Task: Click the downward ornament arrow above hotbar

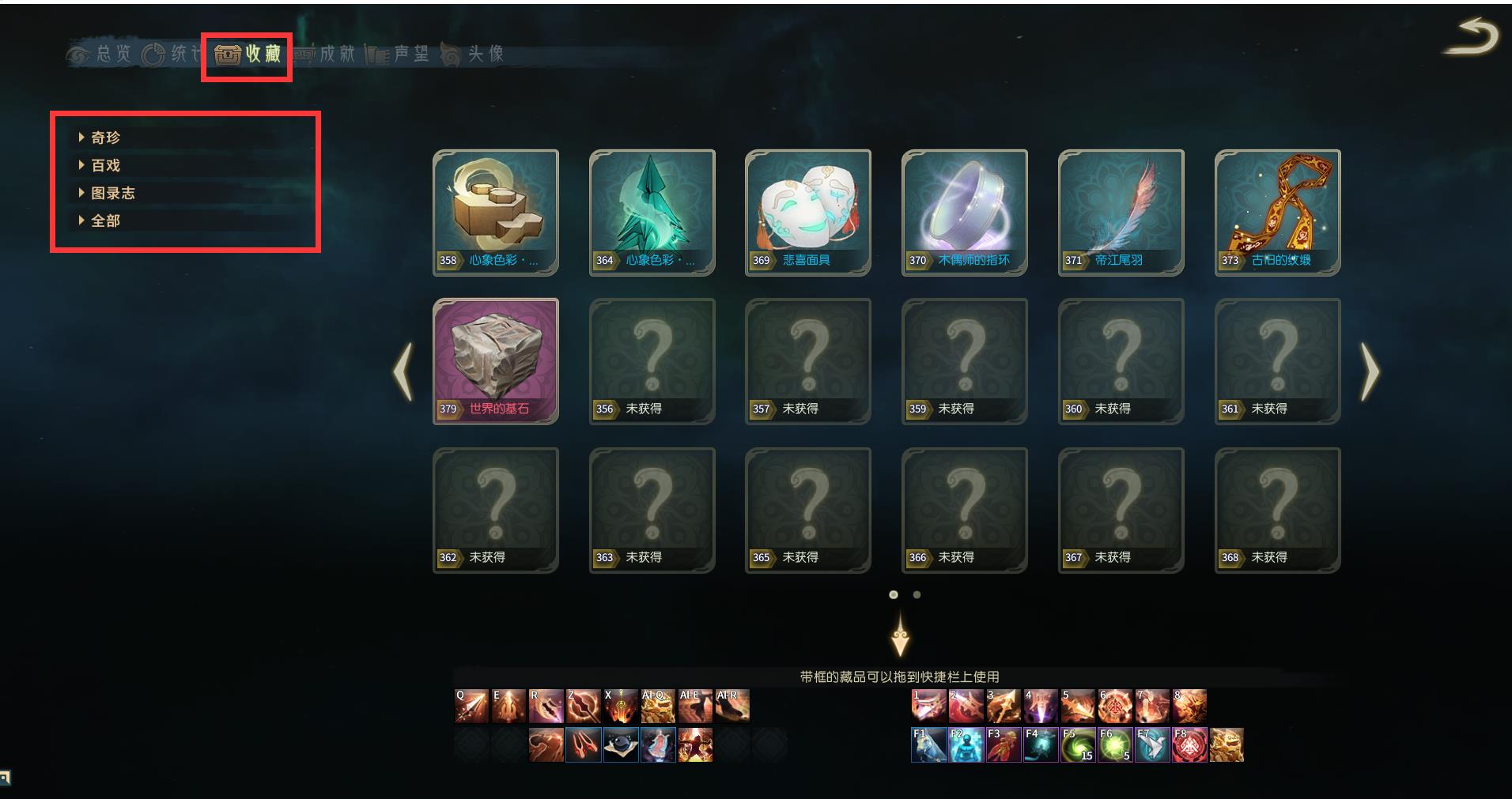Action: click(x=900, y=635)
